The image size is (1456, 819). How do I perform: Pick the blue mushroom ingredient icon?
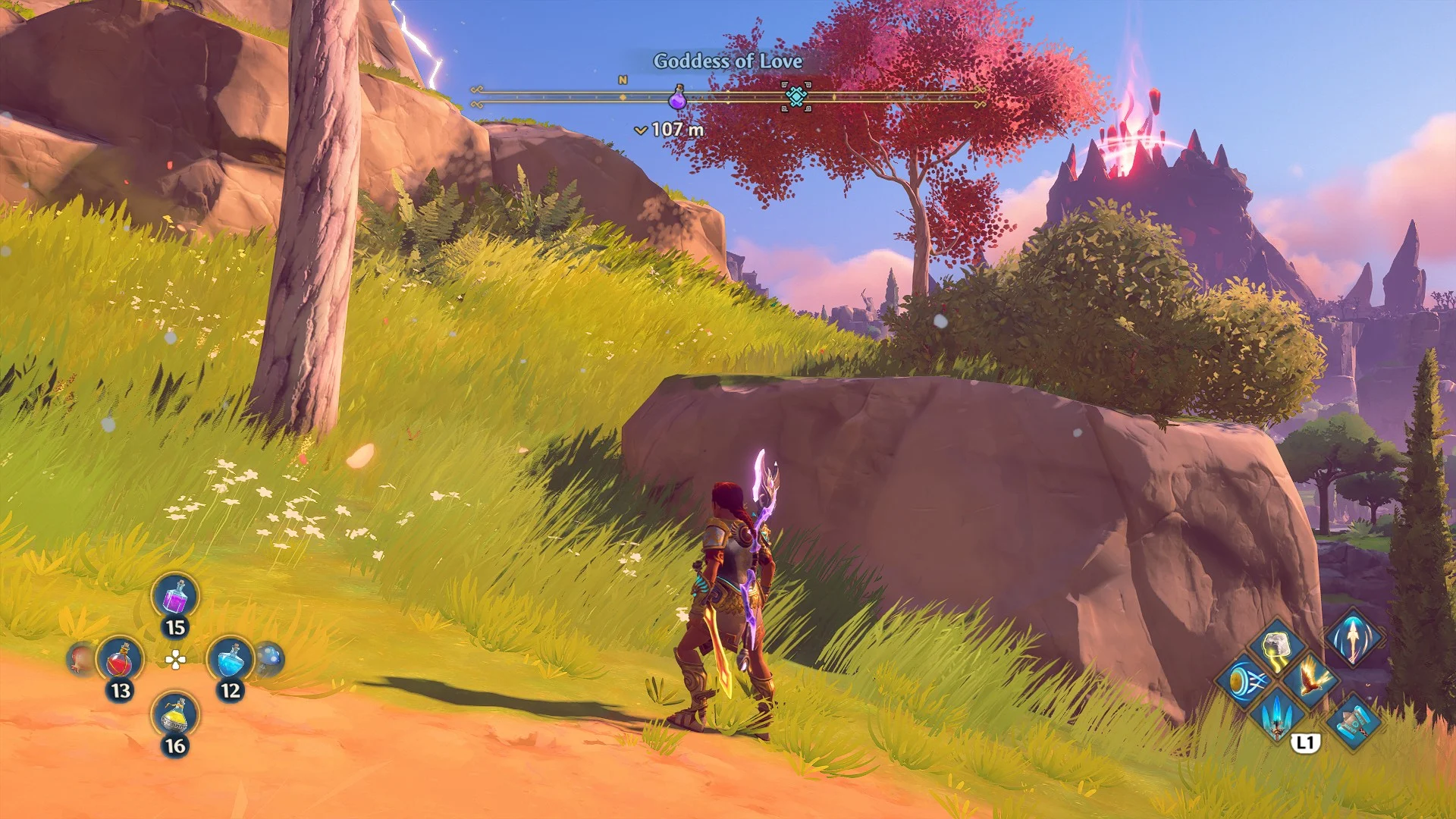click(x=270, y=657)
